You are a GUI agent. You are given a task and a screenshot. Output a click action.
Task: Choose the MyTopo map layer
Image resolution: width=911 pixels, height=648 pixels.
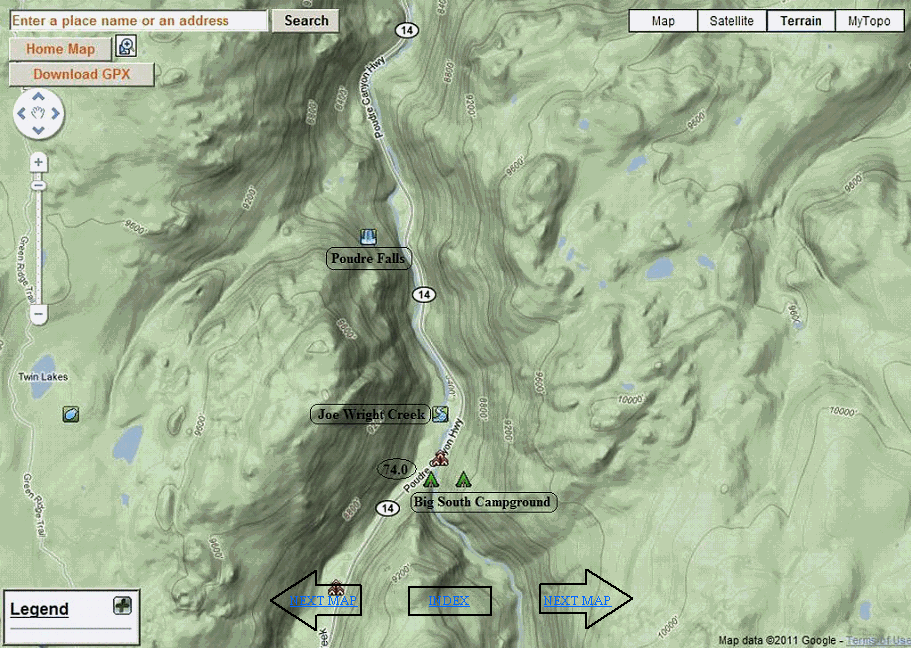(x=869, y=21)
